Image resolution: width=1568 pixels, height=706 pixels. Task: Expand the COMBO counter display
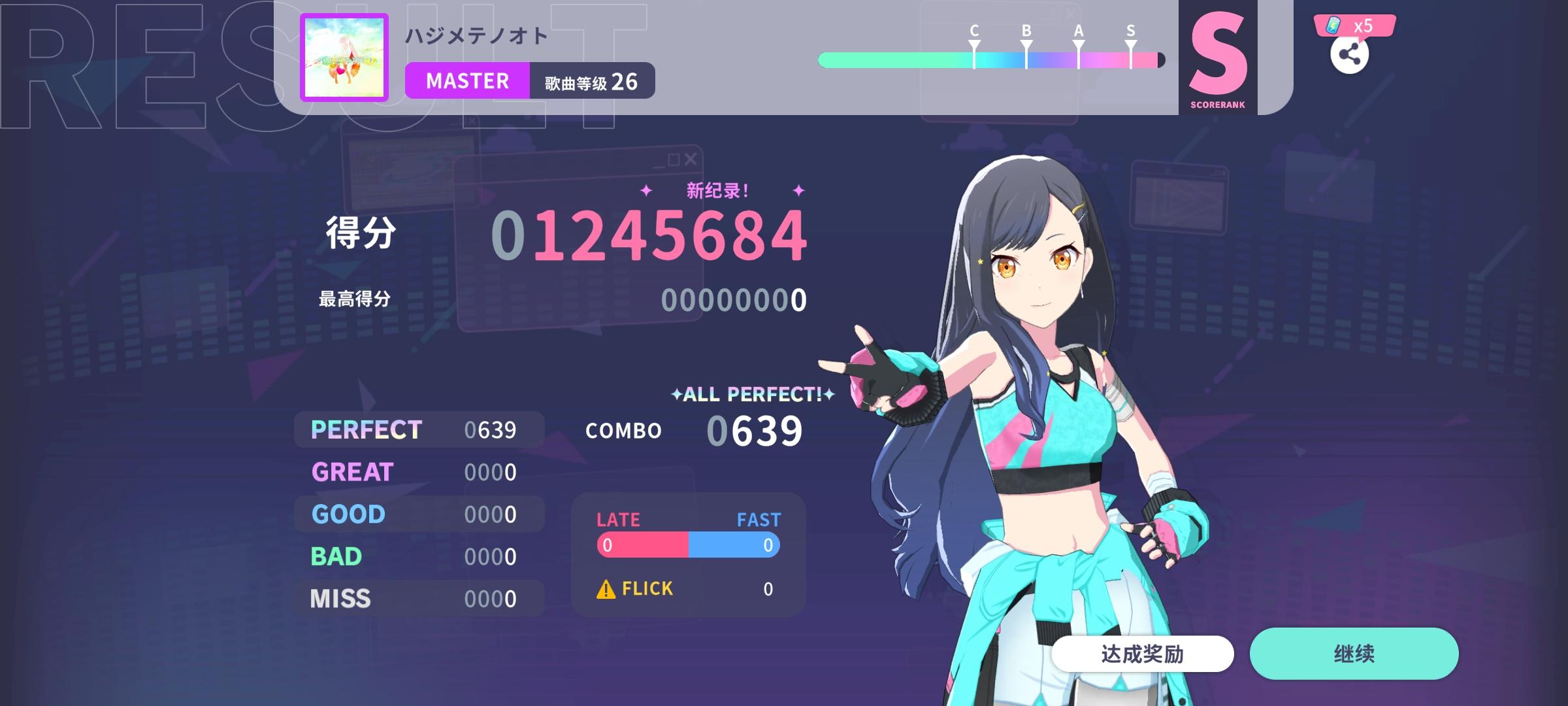[x=693, y=429]
